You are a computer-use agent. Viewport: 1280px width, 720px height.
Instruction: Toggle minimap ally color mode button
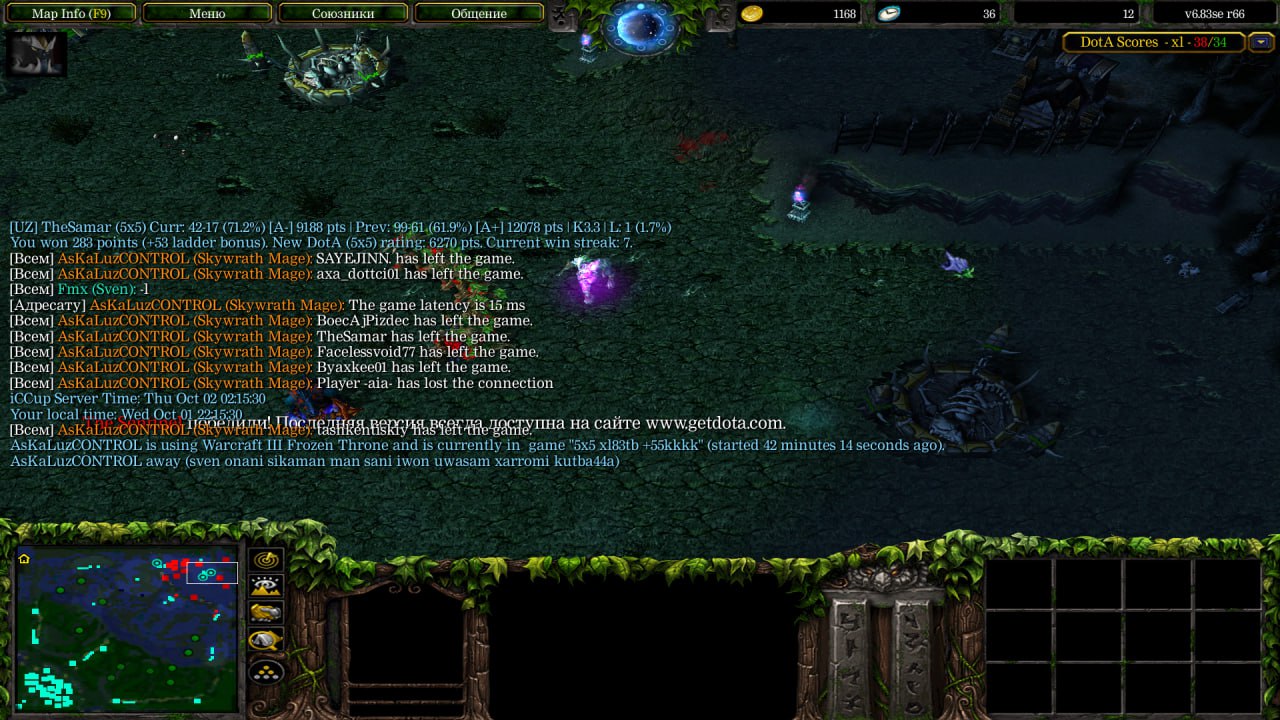pos(266,613)
